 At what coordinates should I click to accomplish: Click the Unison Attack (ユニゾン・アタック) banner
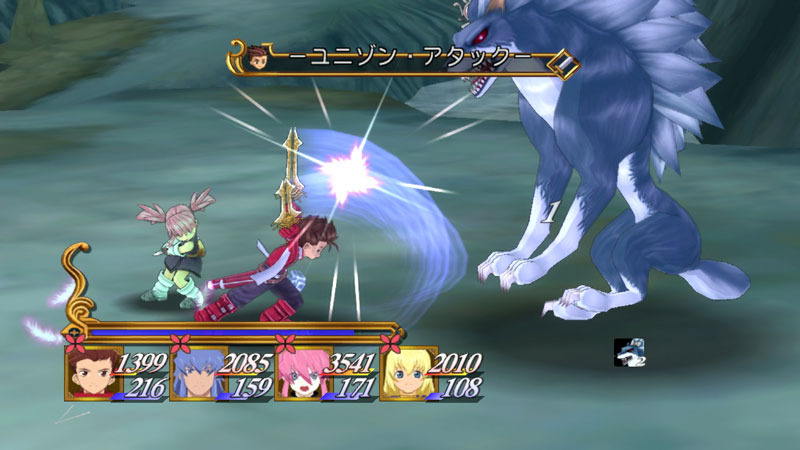[x=410, y=59]
